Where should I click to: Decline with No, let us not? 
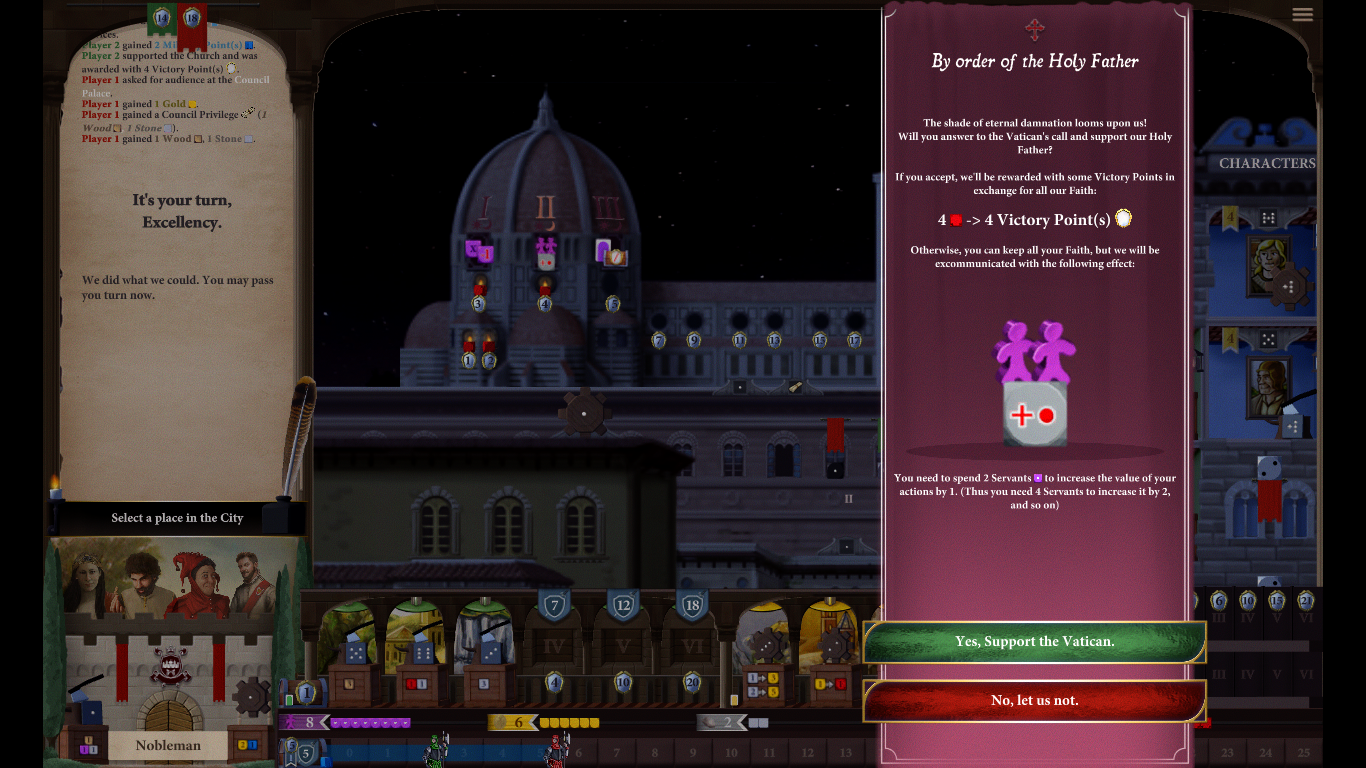[x=1034, y=701]
